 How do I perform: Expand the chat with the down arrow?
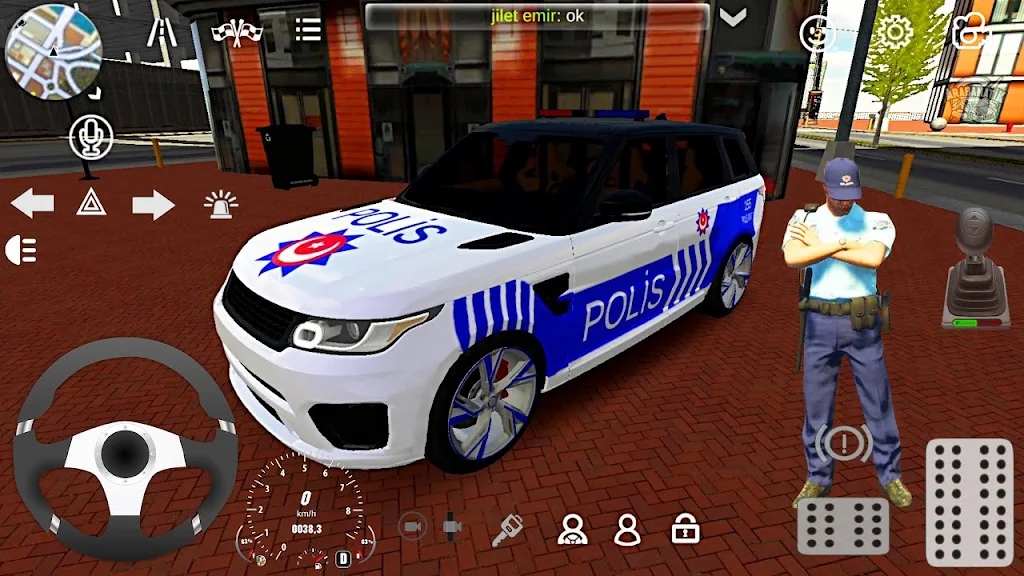coord(734,17)
